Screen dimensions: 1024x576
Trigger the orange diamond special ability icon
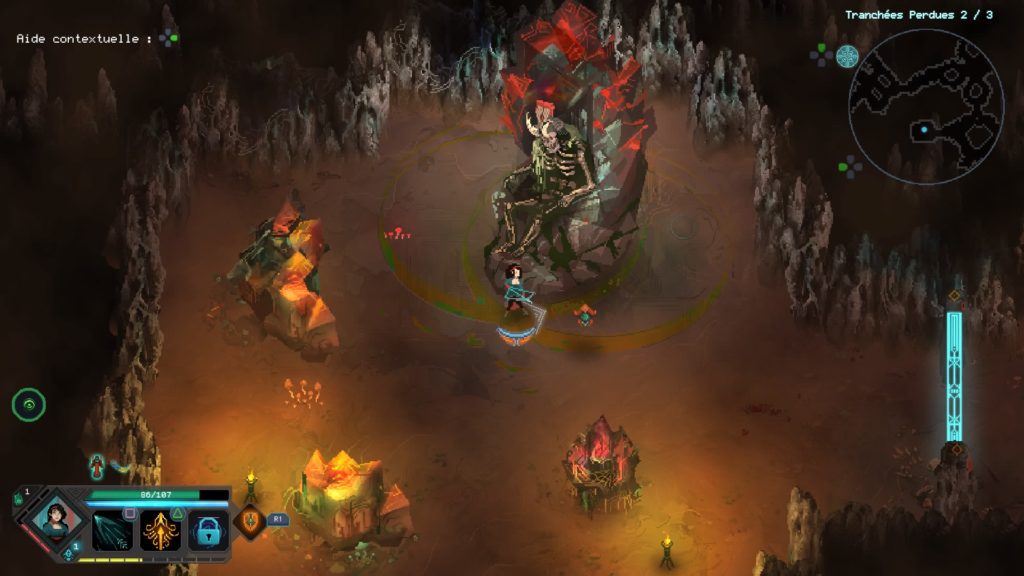pyautogui.click(x=249, y=522)
